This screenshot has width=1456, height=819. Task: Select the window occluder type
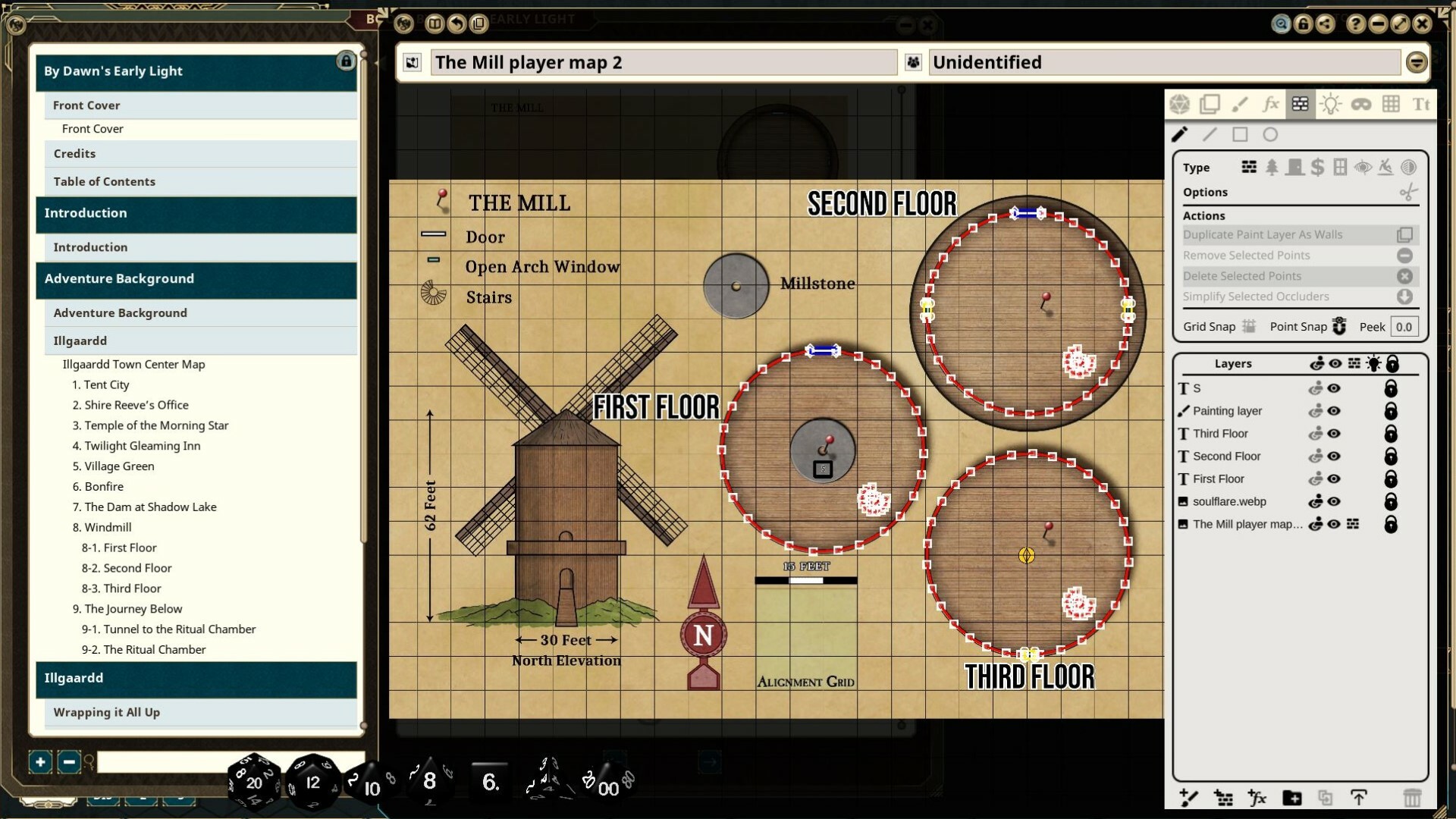(1339, 167)
